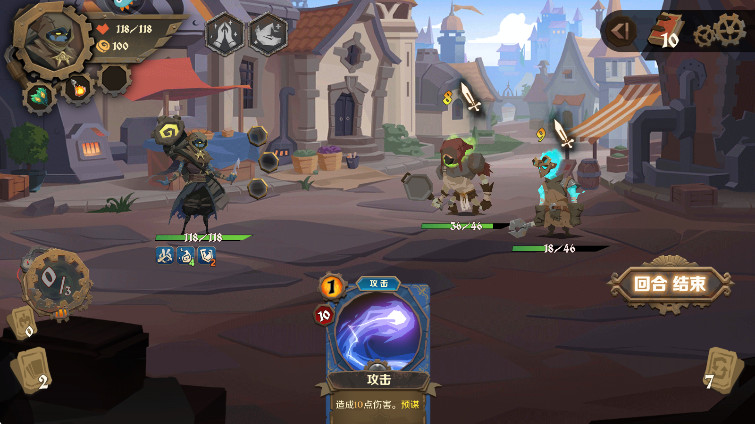The image size is (755, 424).
Task: Inspect the buff icon with orange 2
Action: (207, 256)
